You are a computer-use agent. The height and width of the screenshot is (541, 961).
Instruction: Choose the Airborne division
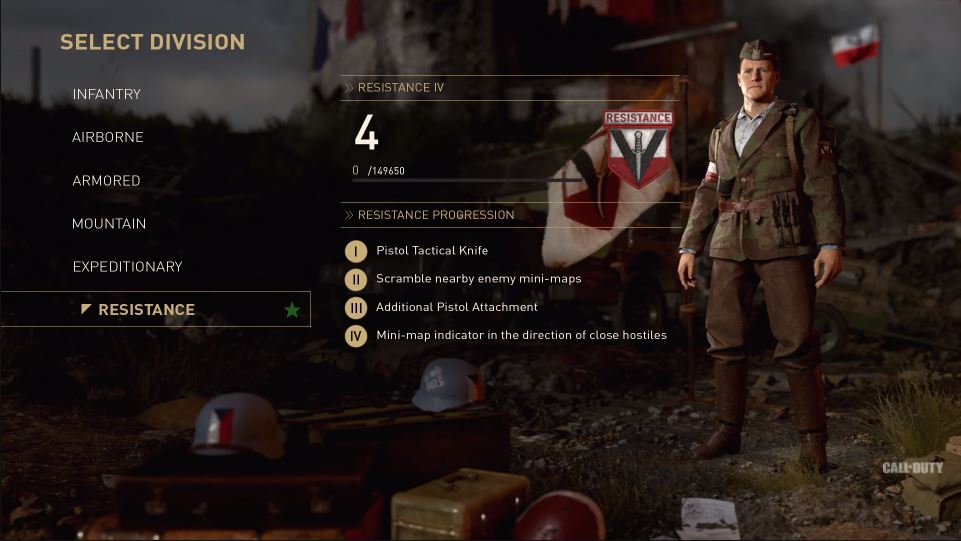pos(107,137)
